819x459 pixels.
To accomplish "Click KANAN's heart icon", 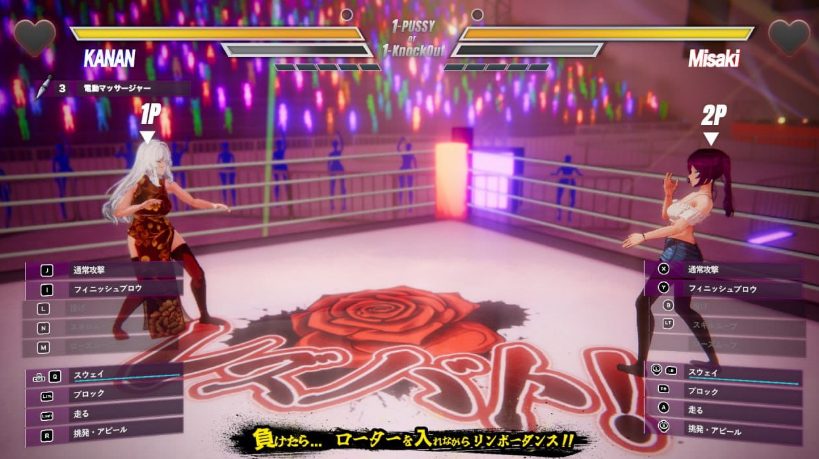I will pyautogui.click(x=34, y=37).
